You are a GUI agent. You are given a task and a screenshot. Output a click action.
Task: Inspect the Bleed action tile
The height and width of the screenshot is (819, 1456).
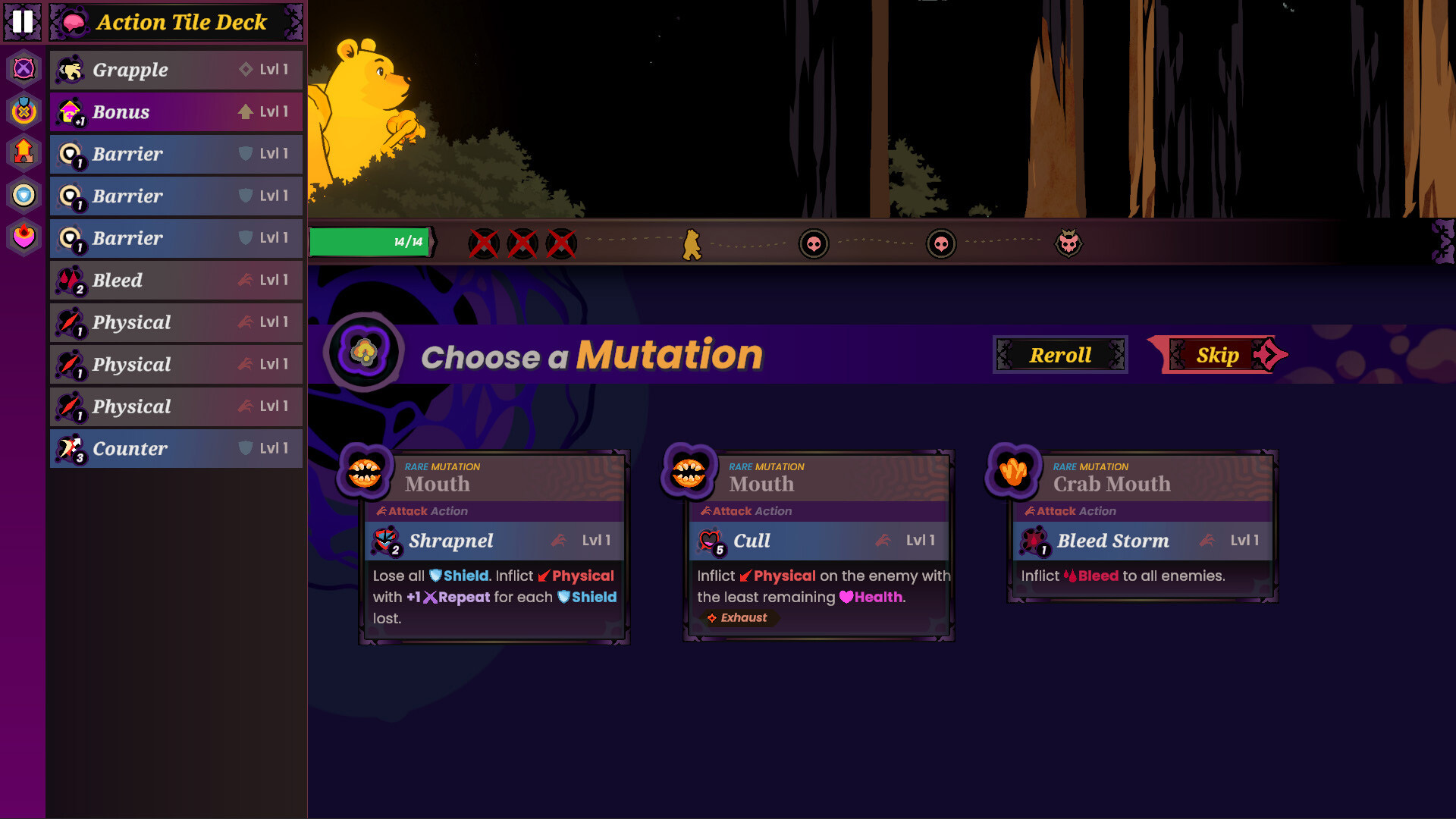click(176, 281)
